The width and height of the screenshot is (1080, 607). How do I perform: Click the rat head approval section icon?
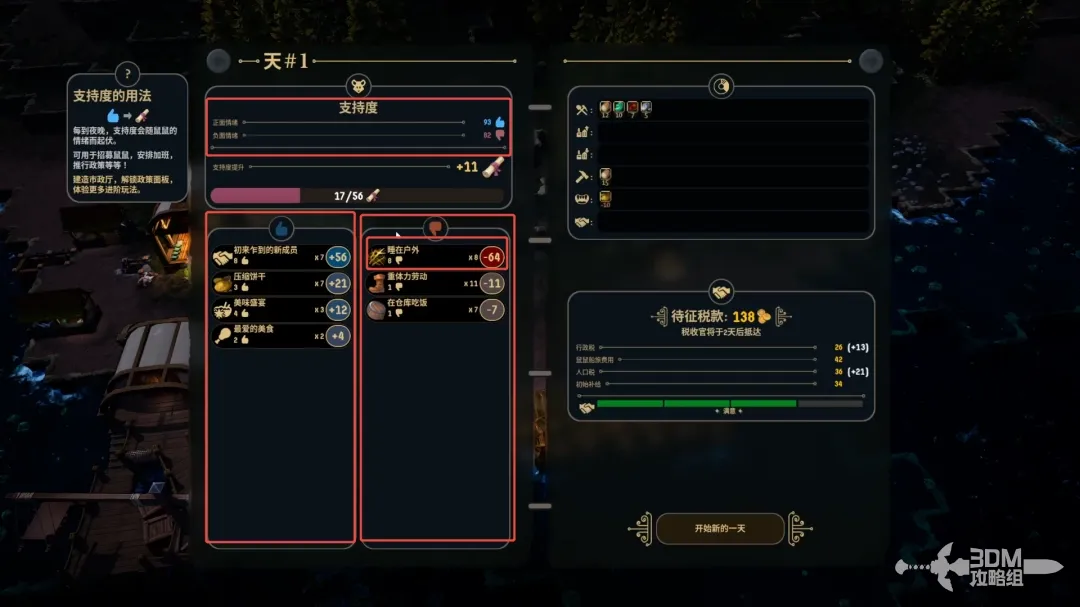[x=358, y=86]
